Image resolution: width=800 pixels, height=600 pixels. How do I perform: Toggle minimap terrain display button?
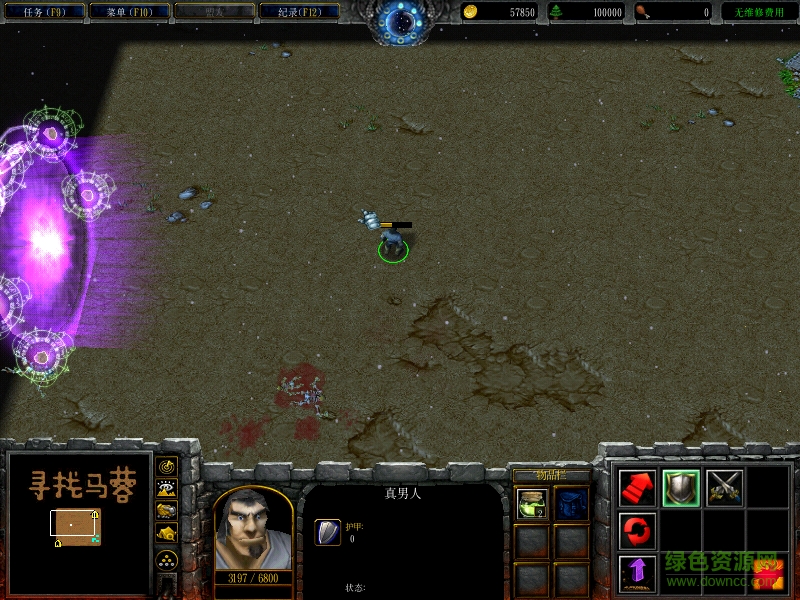coord(167,488)
